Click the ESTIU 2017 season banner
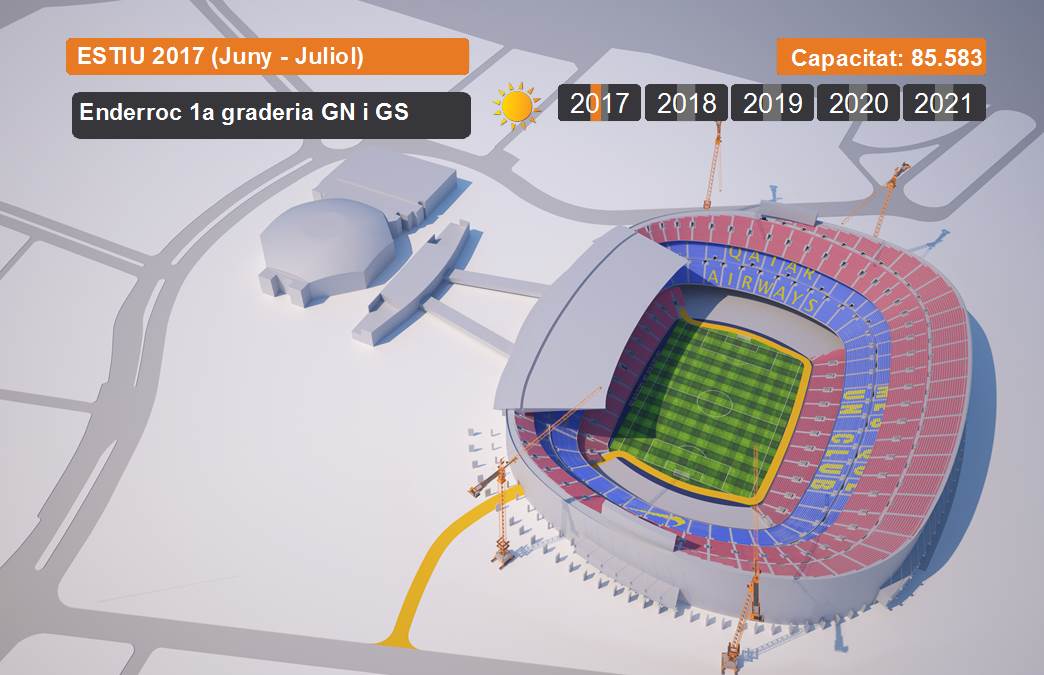Image resolution: width=1044 pixels, height=675 pixels. (x=267, y=56)
